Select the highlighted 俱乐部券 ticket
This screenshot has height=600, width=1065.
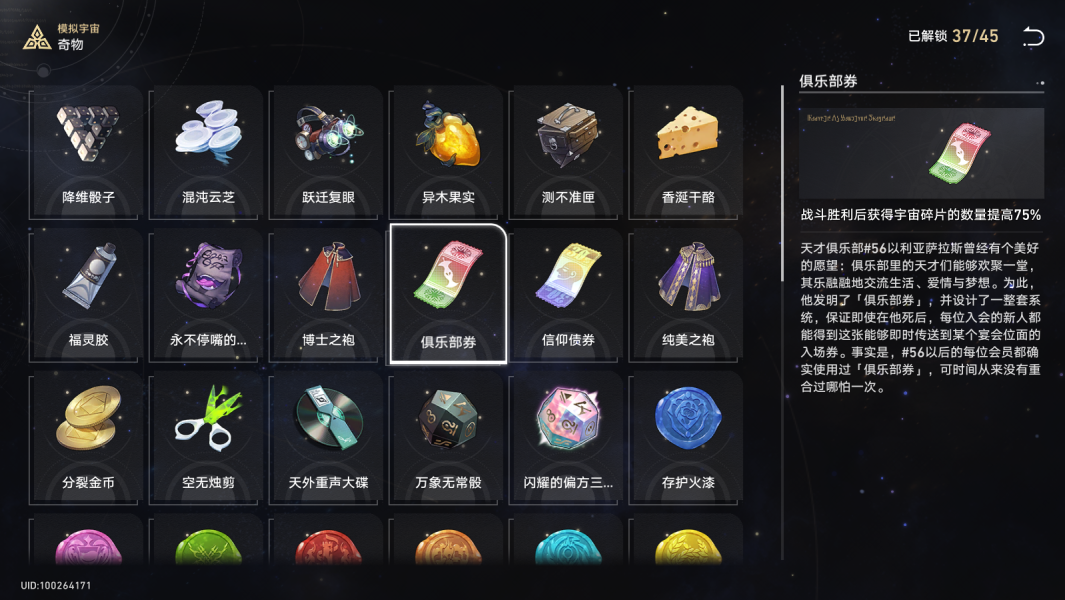(448, 293)
